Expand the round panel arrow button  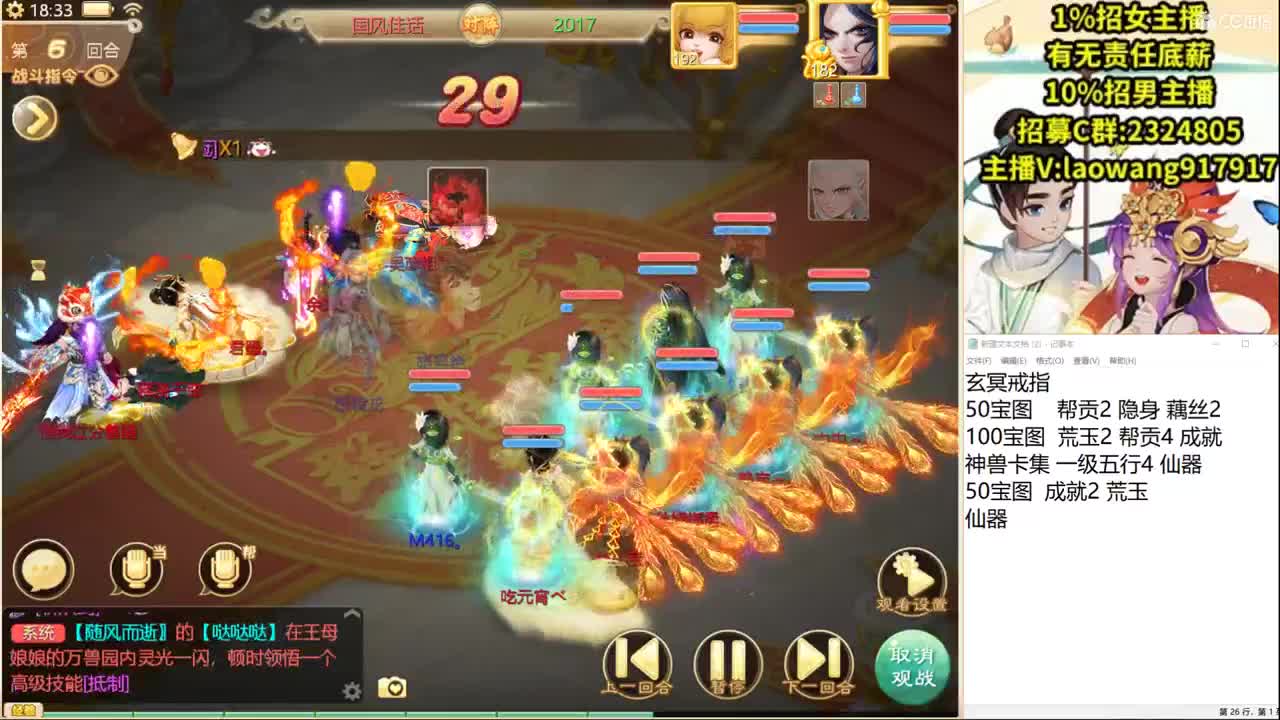click(33, 120)
